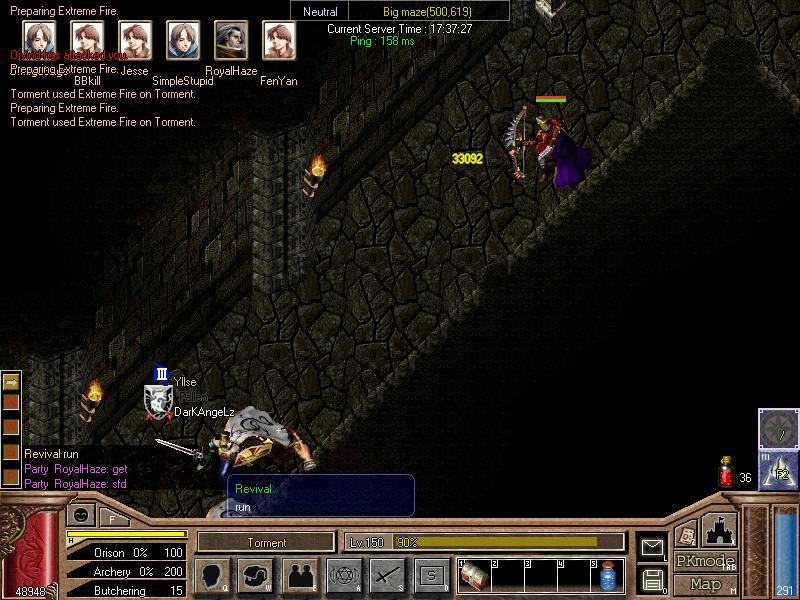Open the Map button
800x600 pixels.
coord(705,583)
